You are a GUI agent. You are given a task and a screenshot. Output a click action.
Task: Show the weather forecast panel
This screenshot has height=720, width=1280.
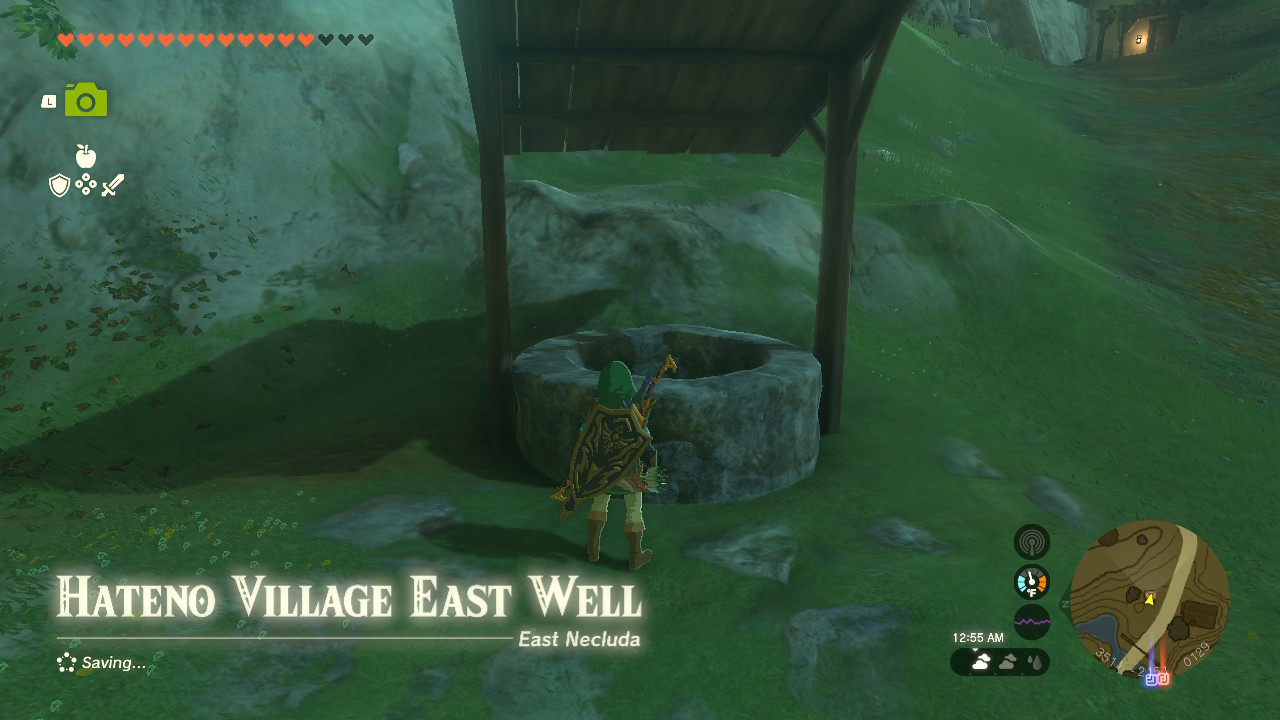pyautogui.click(x=1000, y=662)
